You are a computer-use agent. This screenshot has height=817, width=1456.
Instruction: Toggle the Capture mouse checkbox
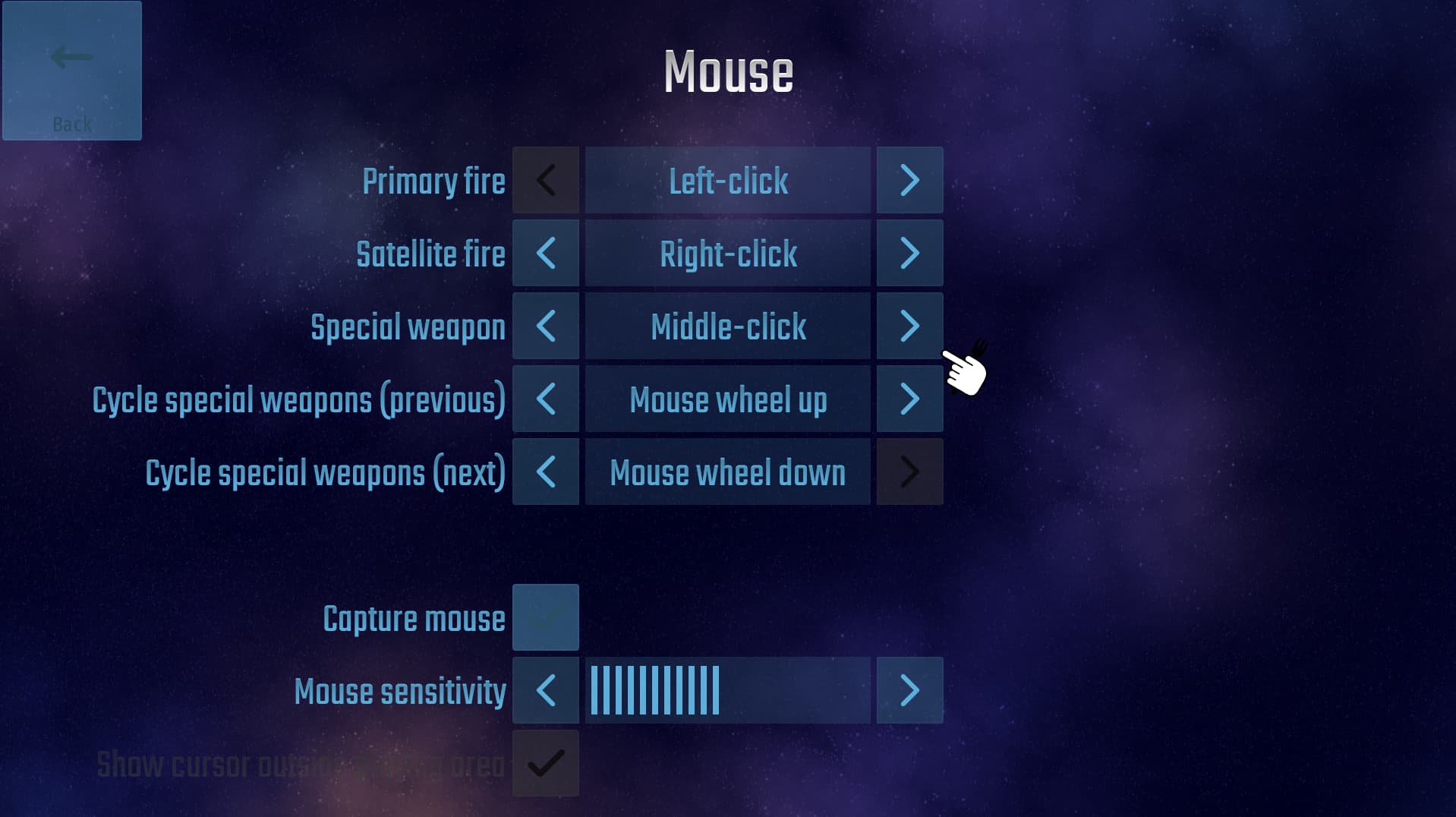[545, 617]
